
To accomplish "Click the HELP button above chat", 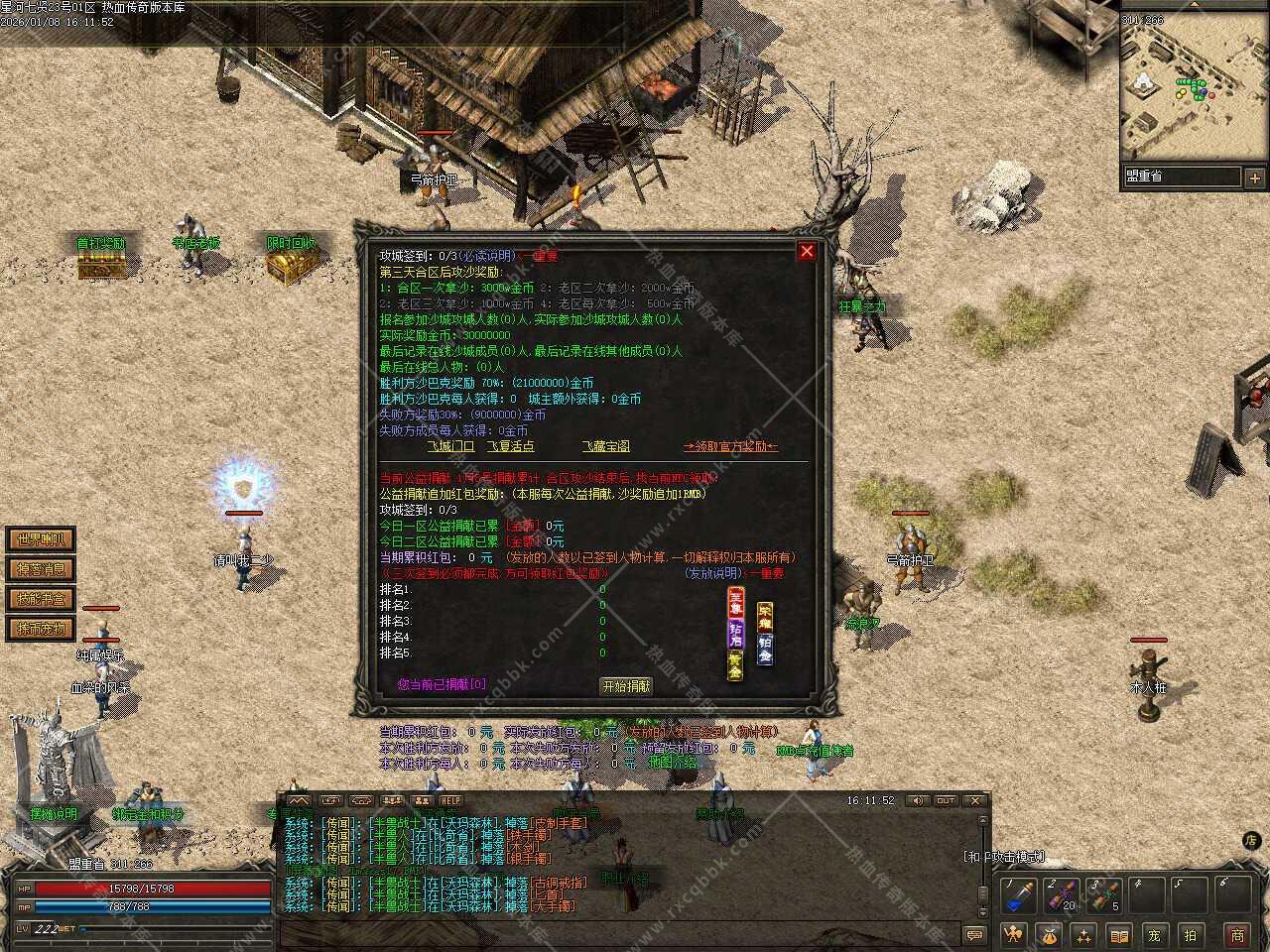I will tap(451, 800).
